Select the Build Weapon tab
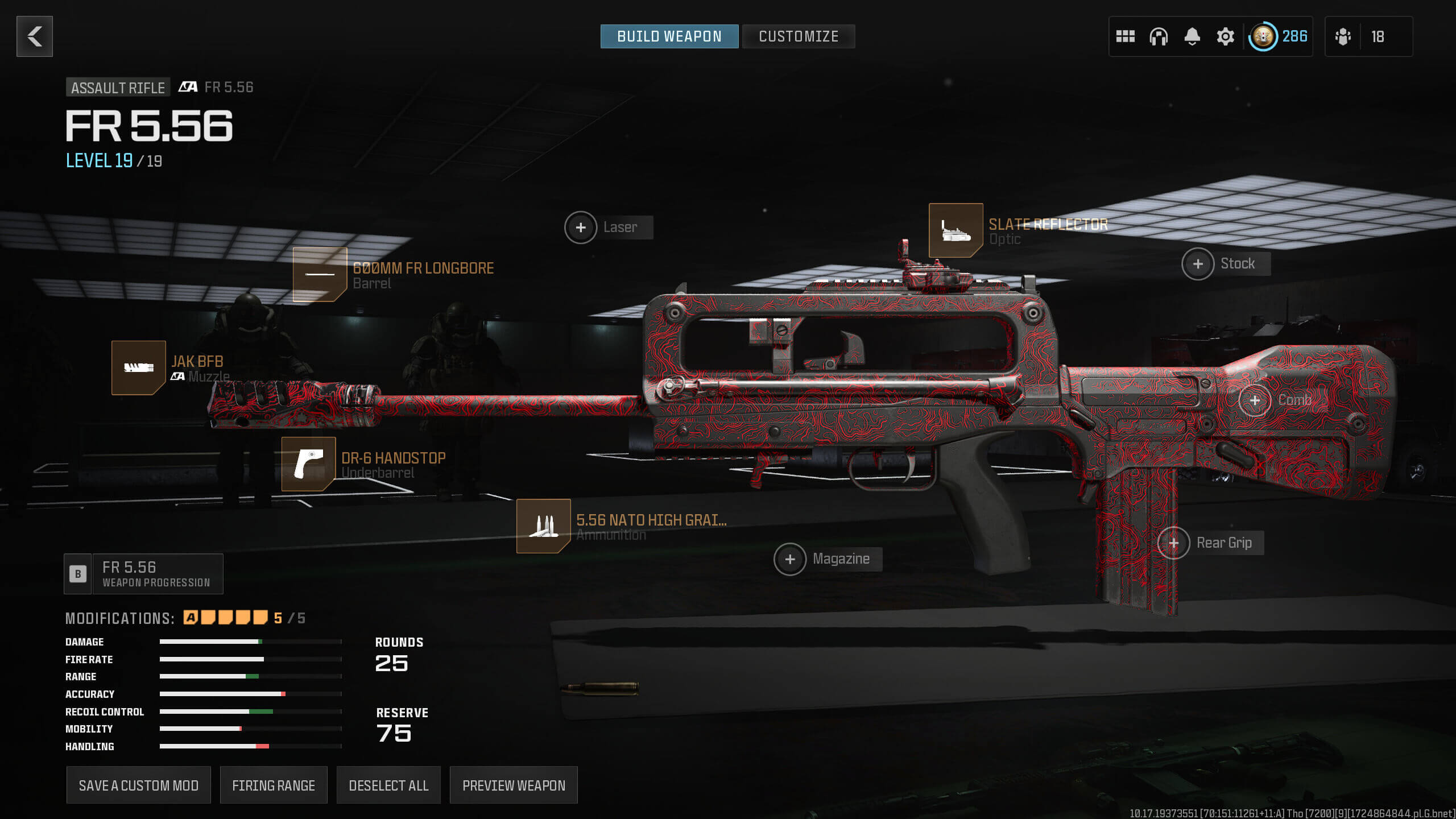 pos(669,36)
